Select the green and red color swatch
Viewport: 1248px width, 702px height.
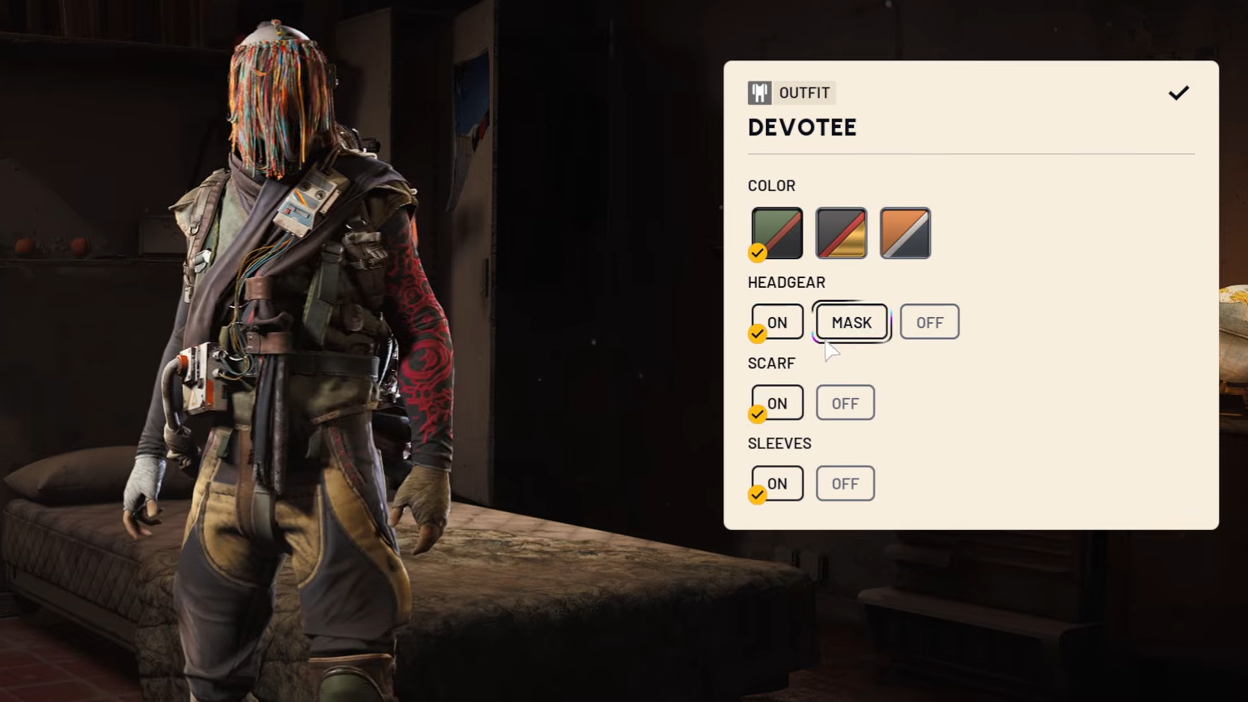777,233
